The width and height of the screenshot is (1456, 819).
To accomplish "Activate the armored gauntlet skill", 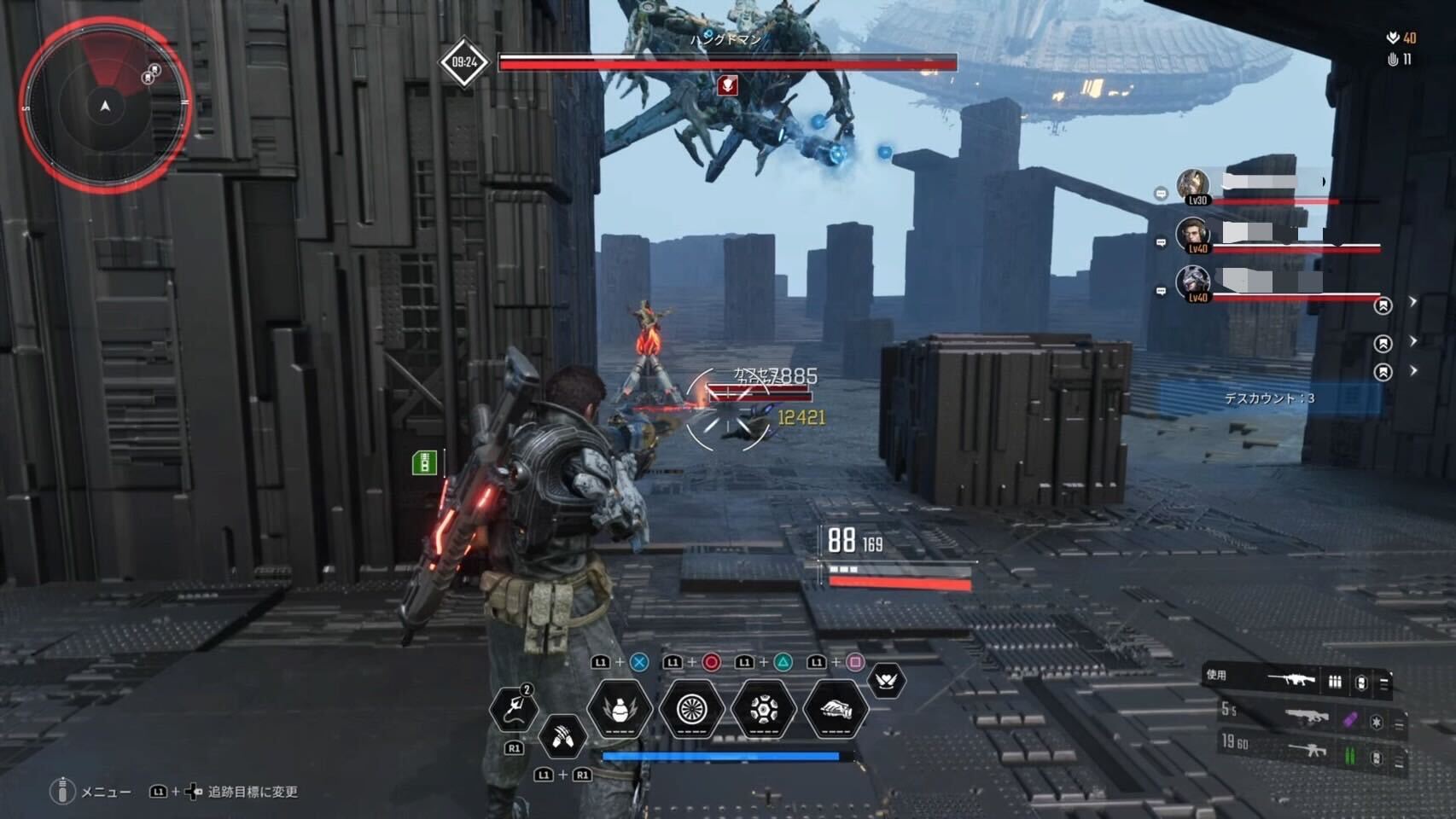I will [x=836, y=709].
